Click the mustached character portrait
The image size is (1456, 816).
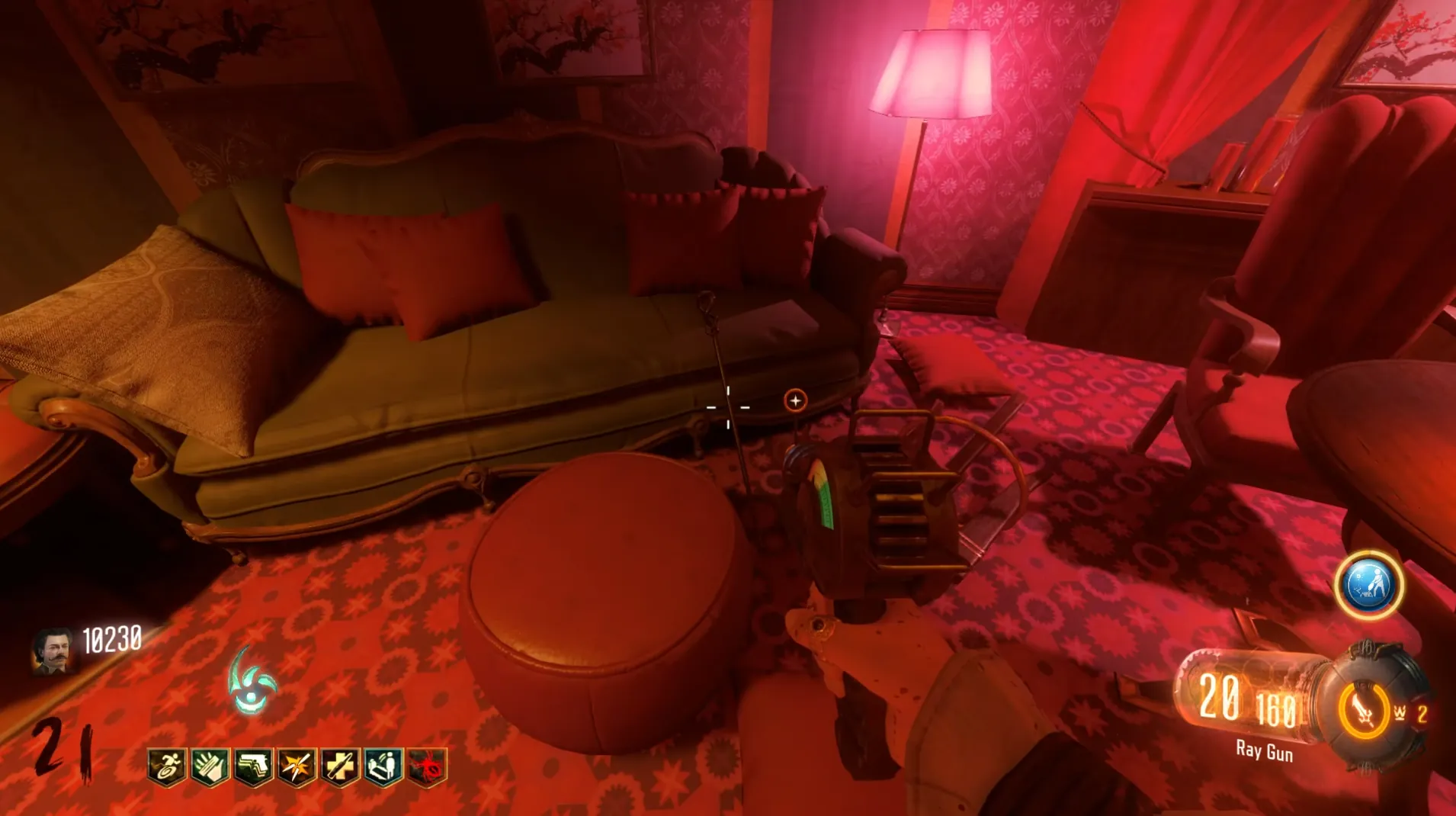[53, 651]
